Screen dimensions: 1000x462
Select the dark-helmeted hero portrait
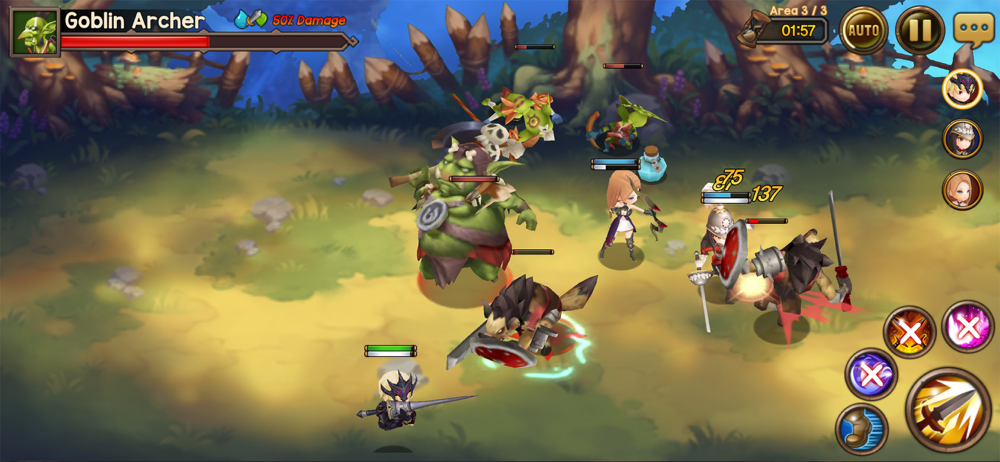pyautogui.click(x=962, y=89)
